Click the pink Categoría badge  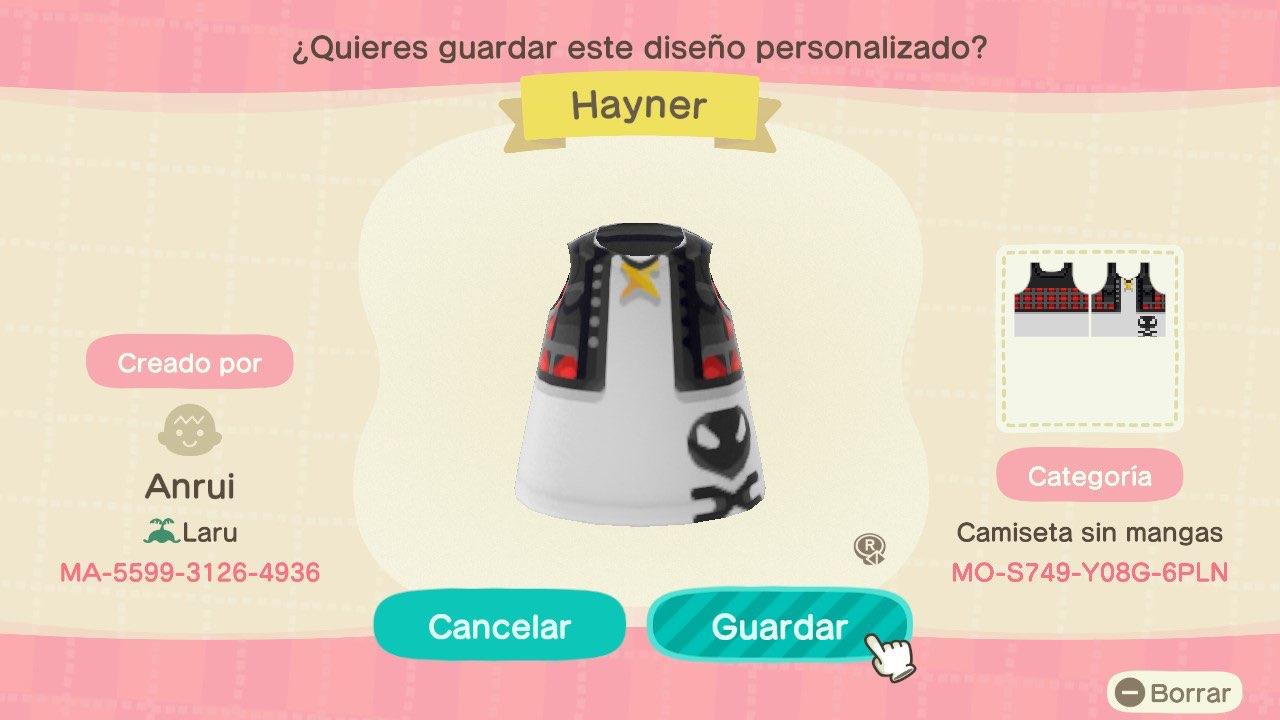click(1090, 475)
